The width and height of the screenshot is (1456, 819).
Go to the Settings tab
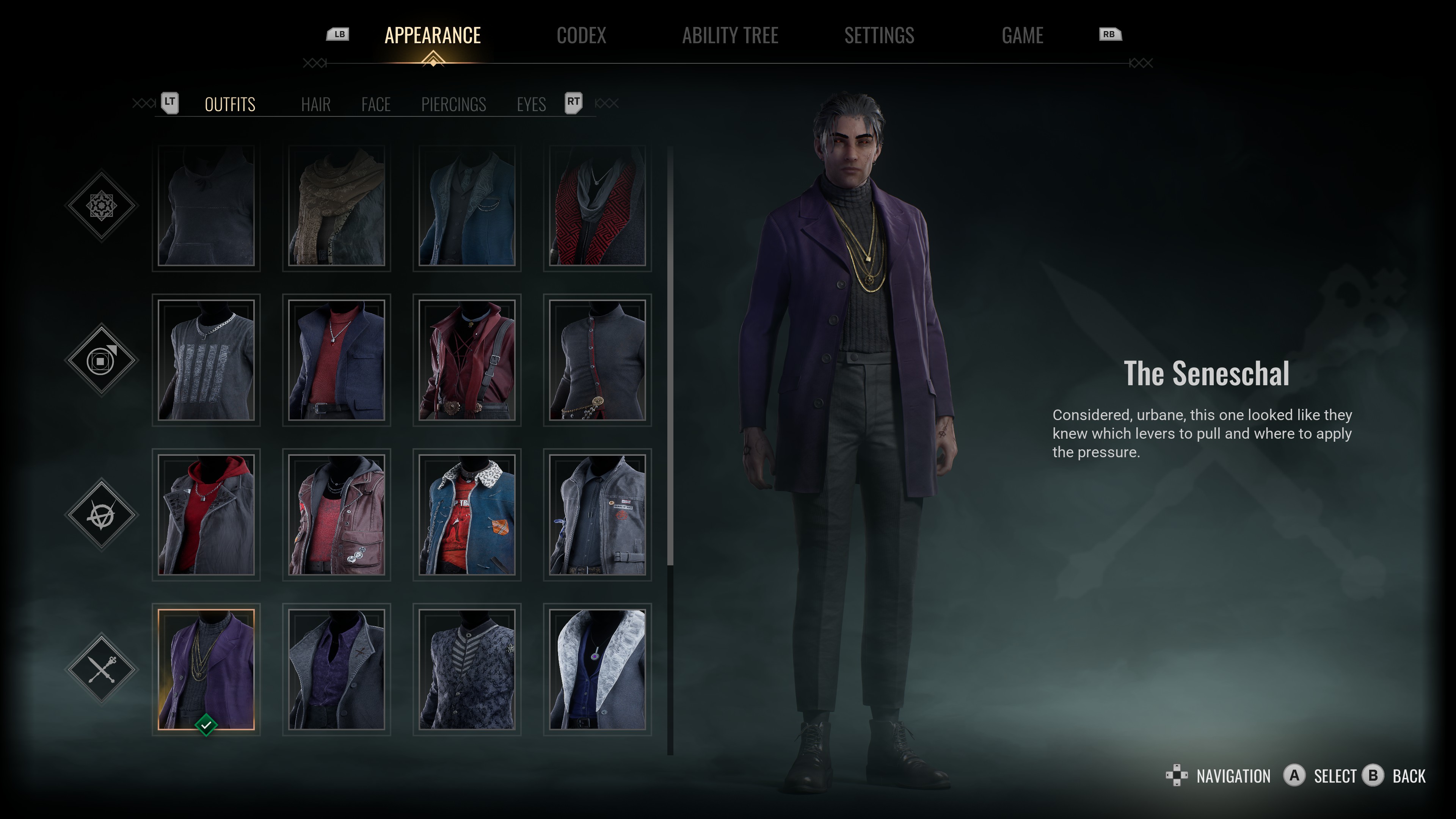pos(879,36)
